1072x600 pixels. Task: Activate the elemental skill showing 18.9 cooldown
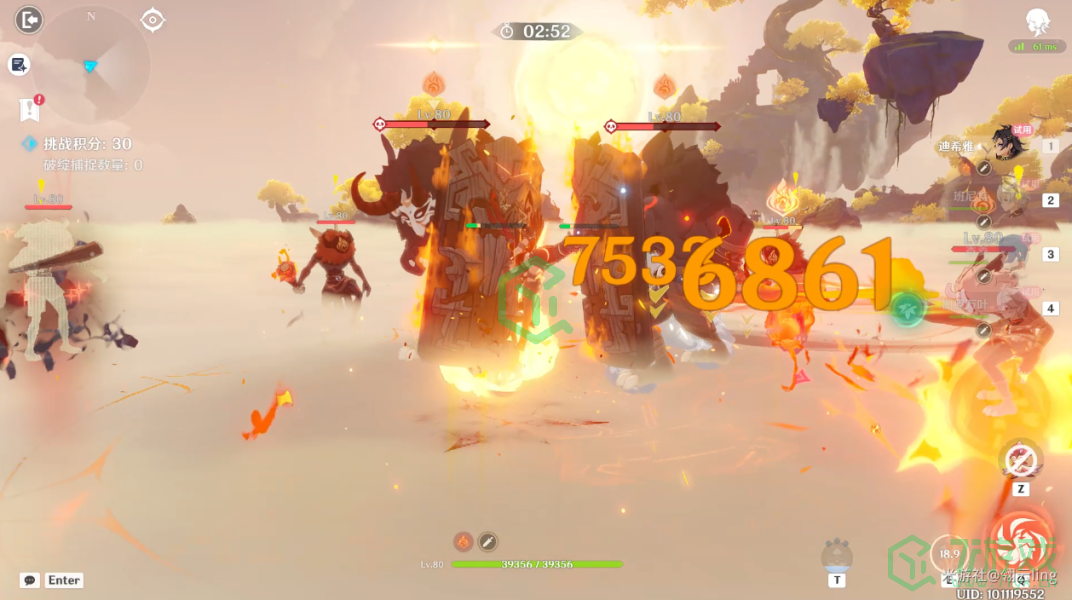point(950,554)
